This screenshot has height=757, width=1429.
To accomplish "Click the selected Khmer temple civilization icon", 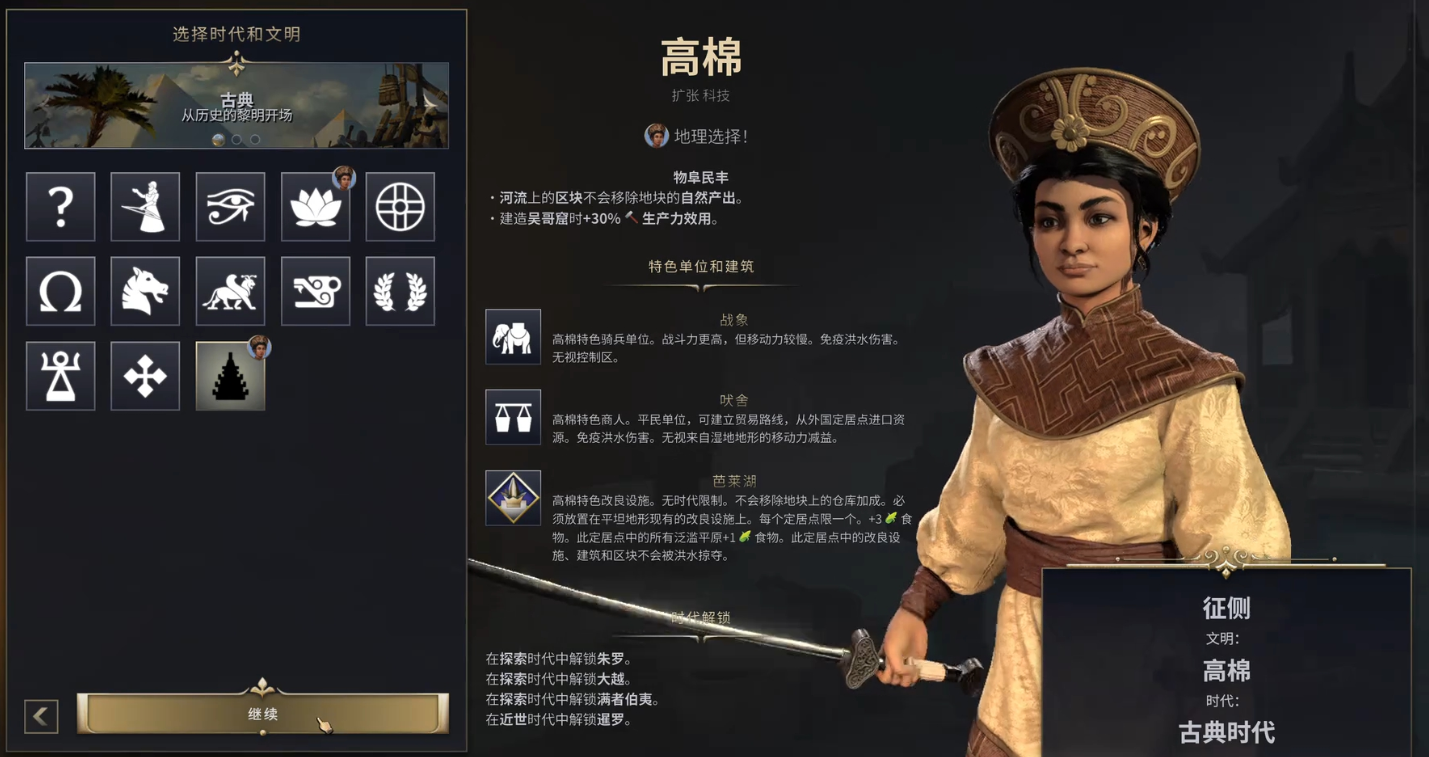I will coord(230,375).
